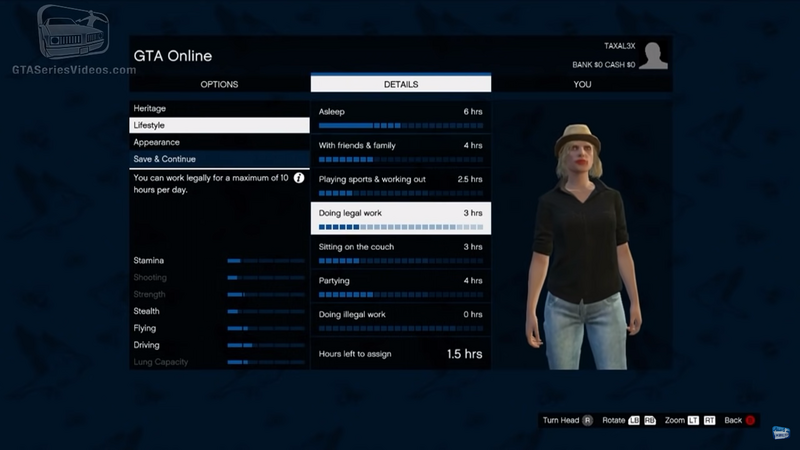800x450 pixels.
Task: Click Save & Continue
Action: pos(219,159)
